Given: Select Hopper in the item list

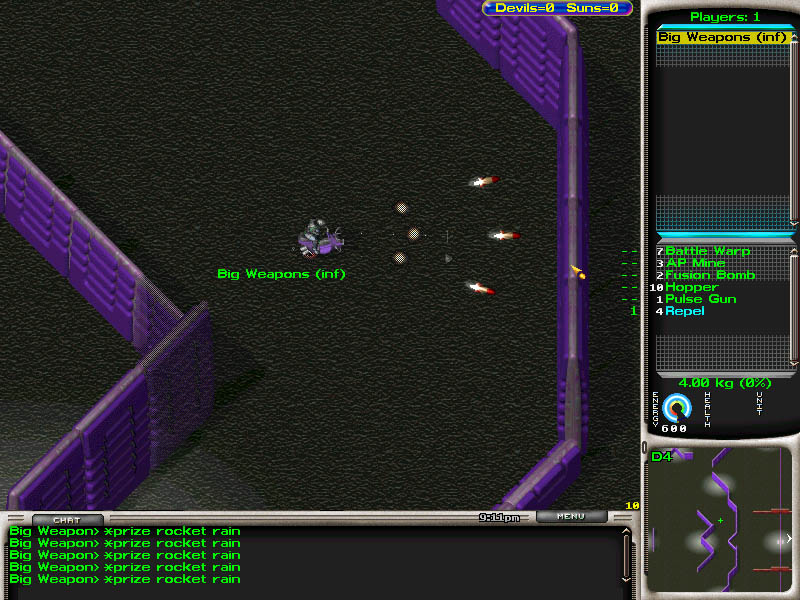Looking at the screenshot, I should (691, 287).
